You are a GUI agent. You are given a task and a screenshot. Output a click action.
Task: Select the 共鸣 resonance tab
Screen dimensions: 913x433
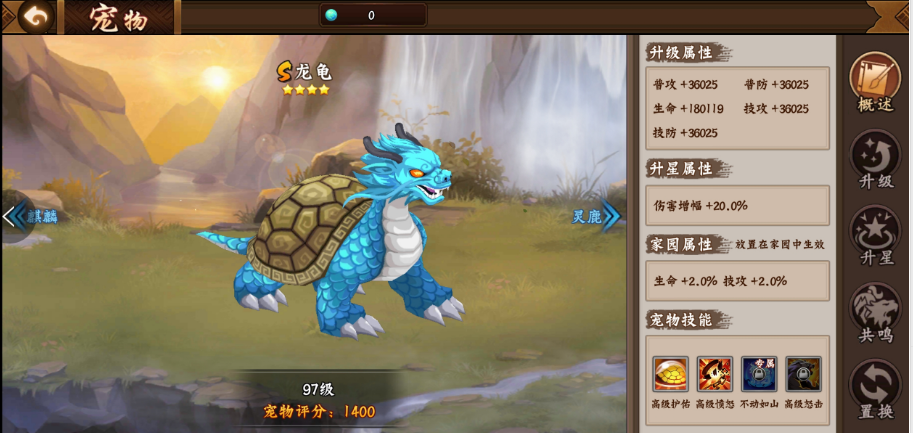pyautogui.click(x=875, y=311)
